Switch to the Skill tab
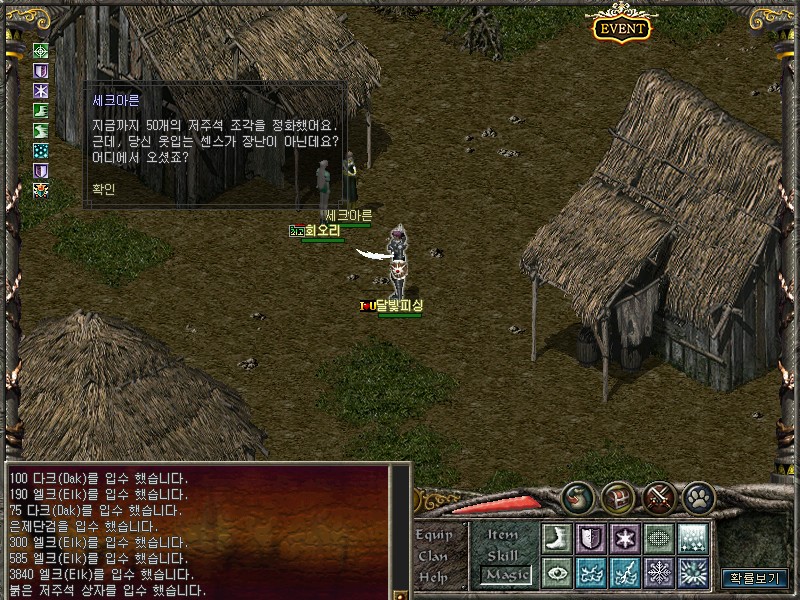This screenshot has height=600, width=800. pyautogui.click(x=503, y=555)
